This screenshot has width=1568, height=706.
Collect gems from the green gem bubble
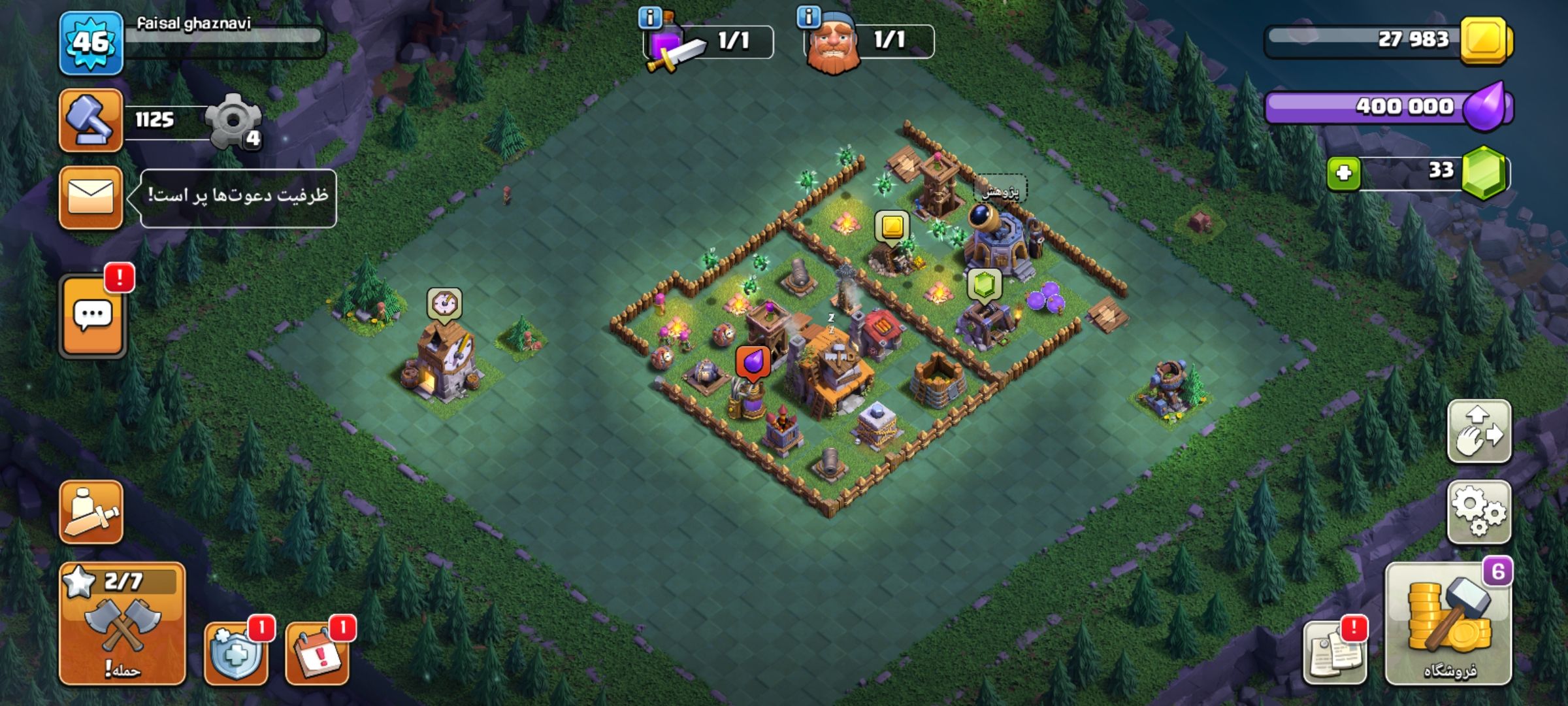985,284
